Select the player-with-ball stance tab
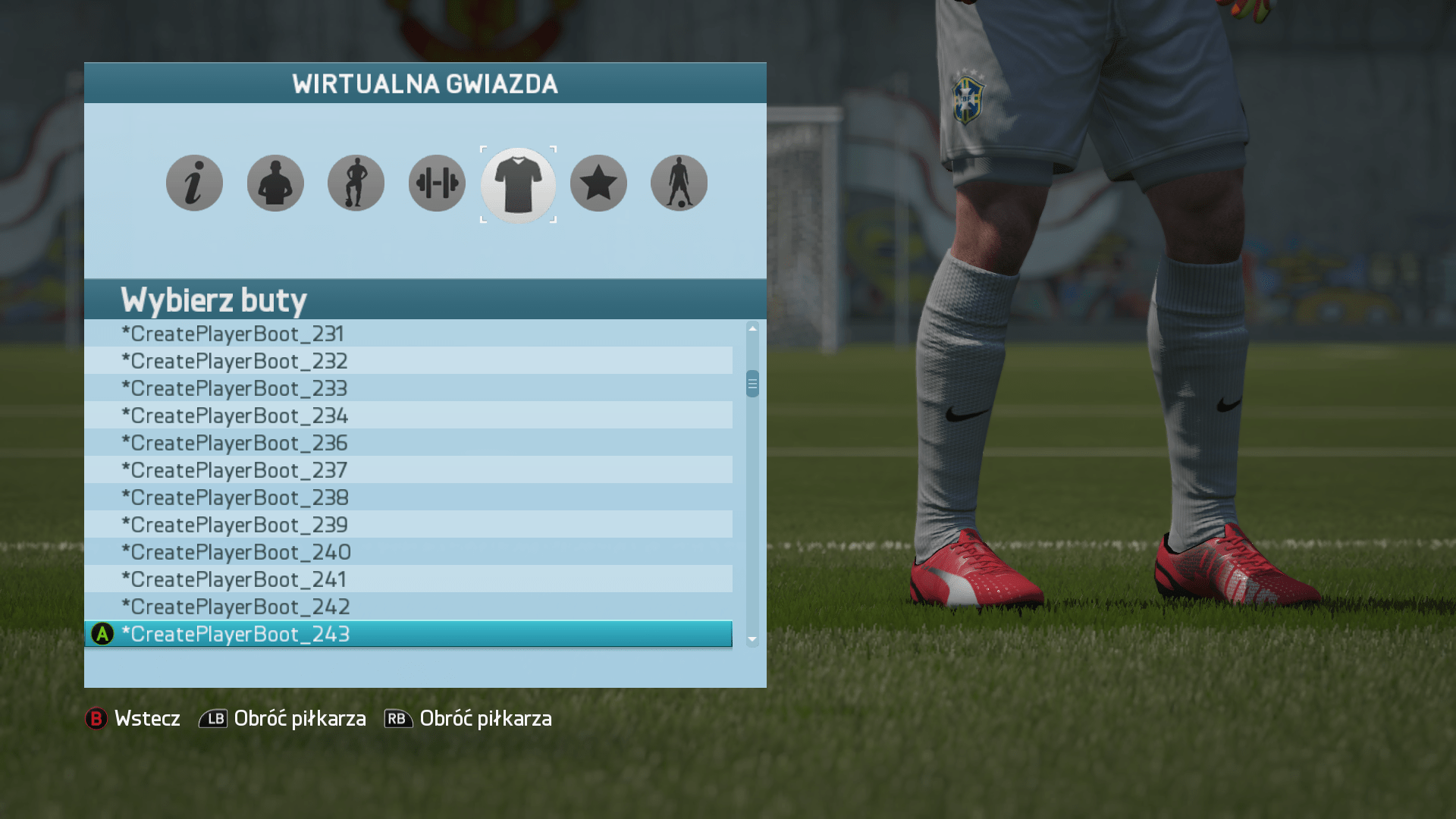 coord(356,184)
